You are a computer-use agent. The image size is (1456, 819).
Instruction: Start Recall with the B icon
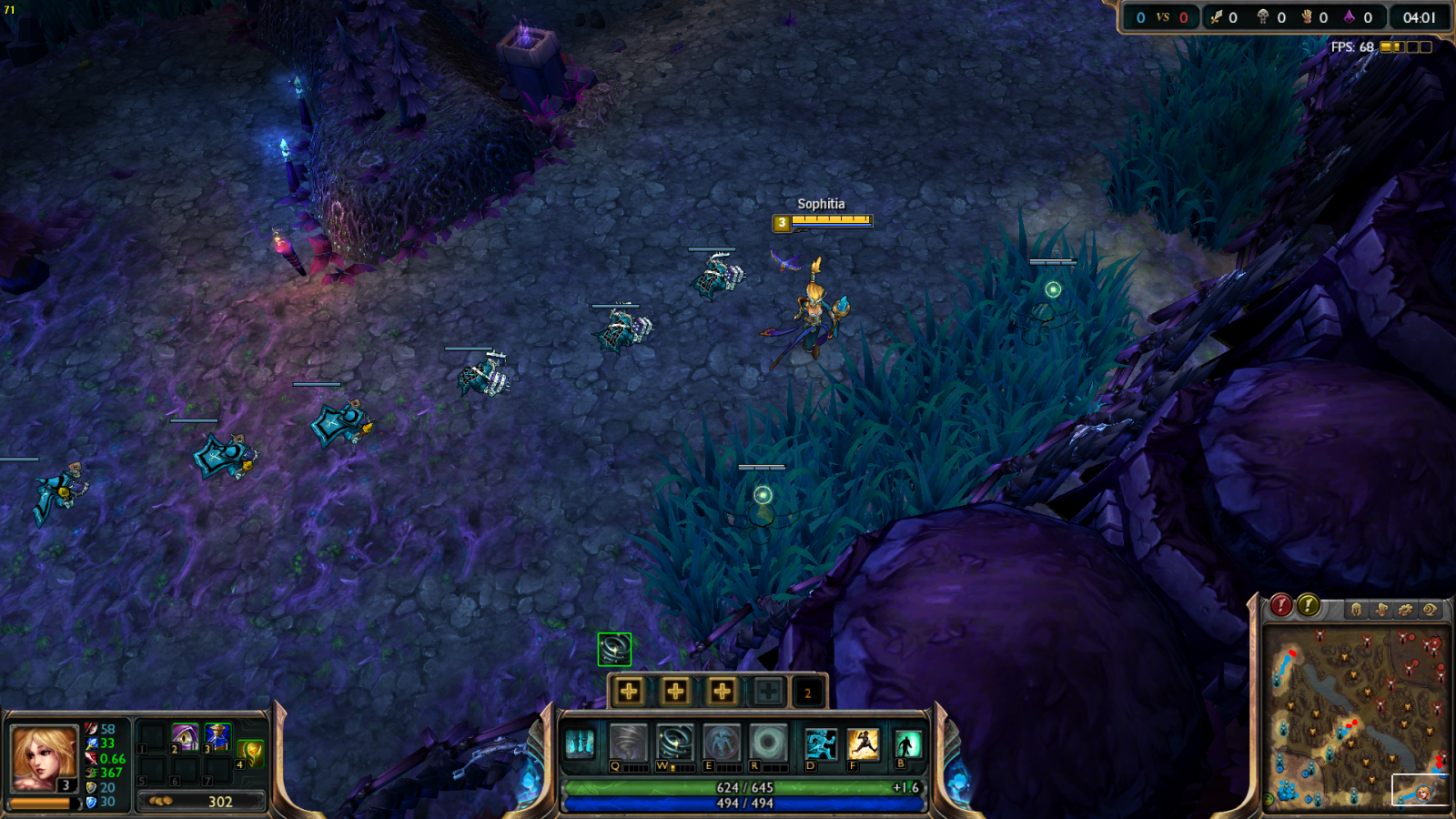(907, 744)
